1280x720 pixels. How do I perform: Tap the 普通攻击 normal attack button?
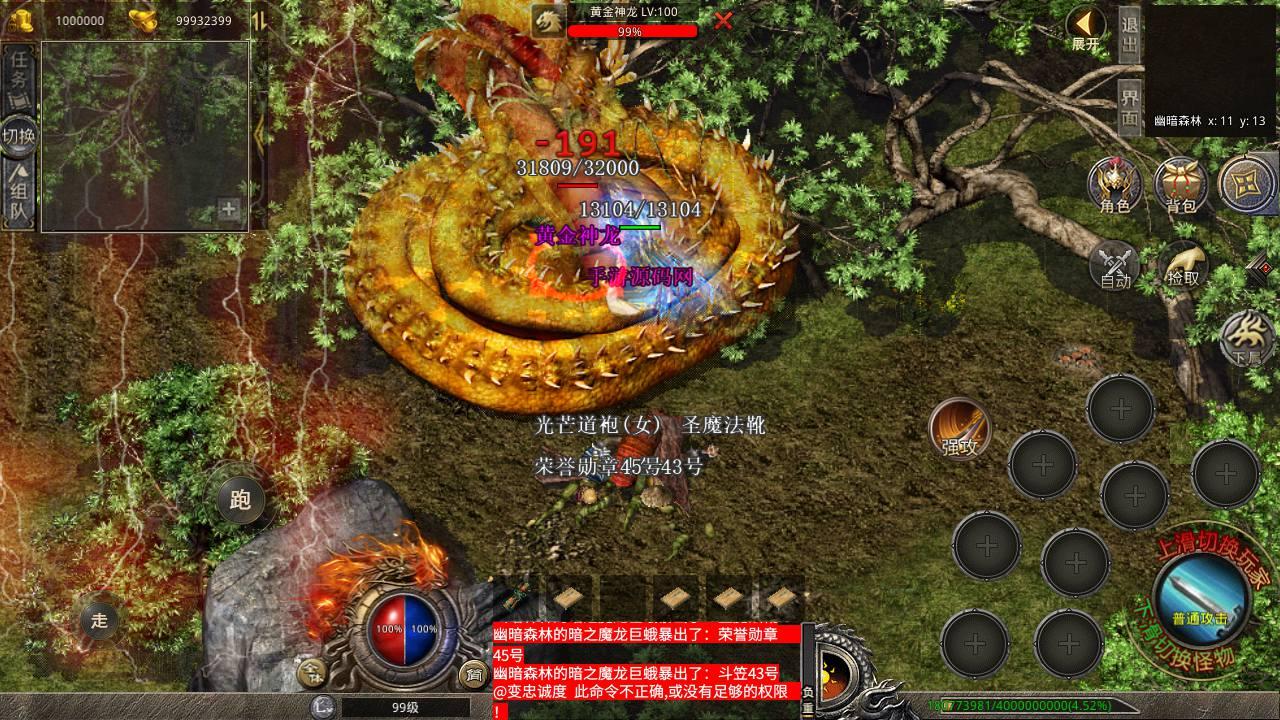[1200, 596]
